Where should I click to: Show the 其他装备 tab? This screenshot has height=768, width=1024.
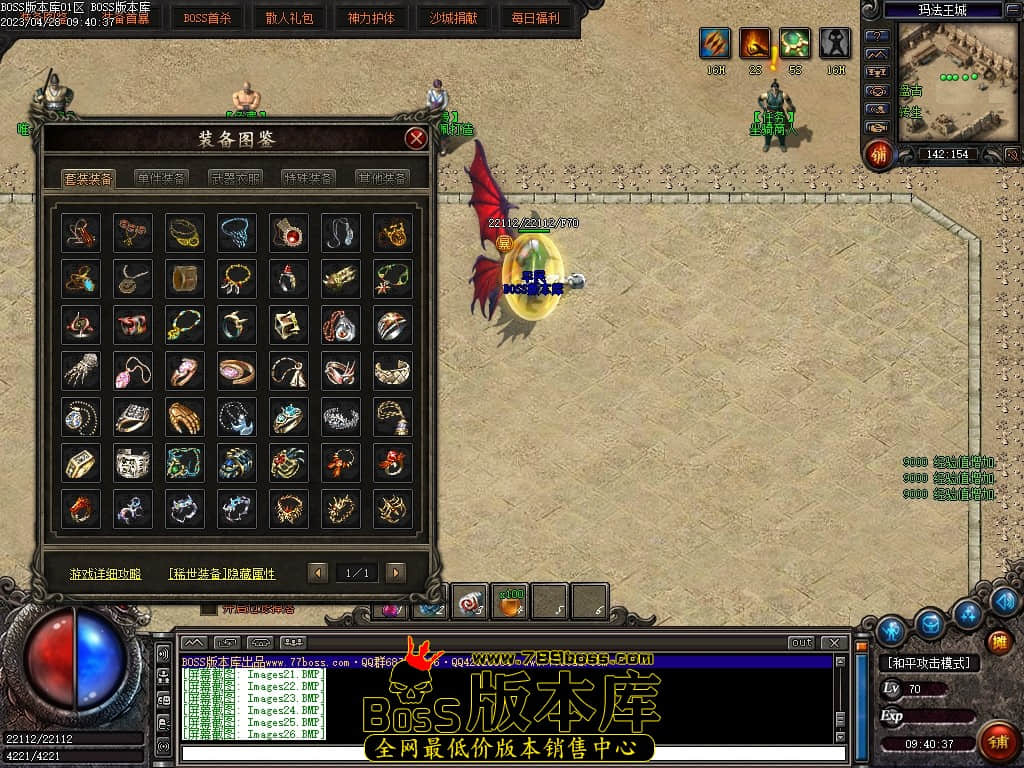tap(382, 178)
